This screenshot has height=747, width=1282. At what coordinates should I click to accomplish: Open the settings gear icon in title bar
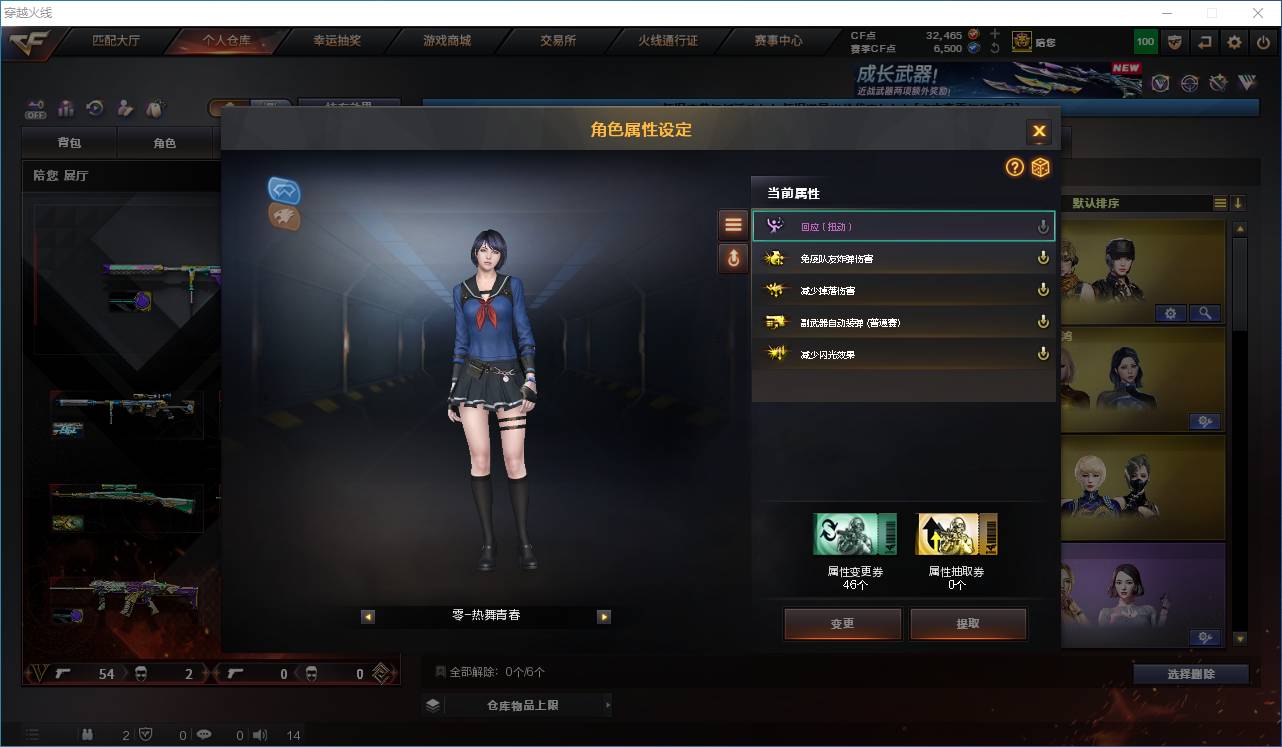(x=1233, y=41)
